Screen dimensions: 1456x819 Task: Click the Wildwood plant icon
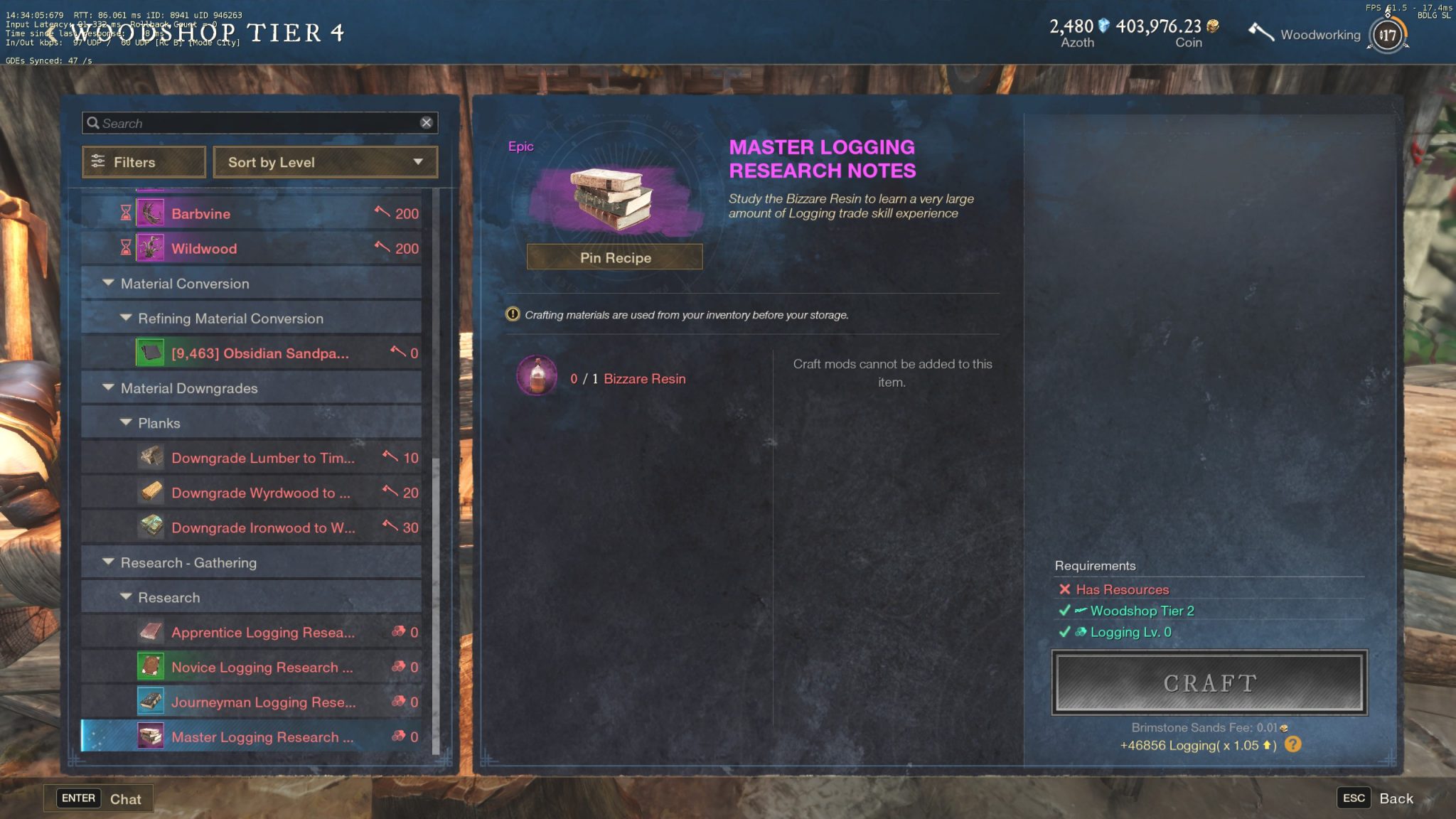151,248
